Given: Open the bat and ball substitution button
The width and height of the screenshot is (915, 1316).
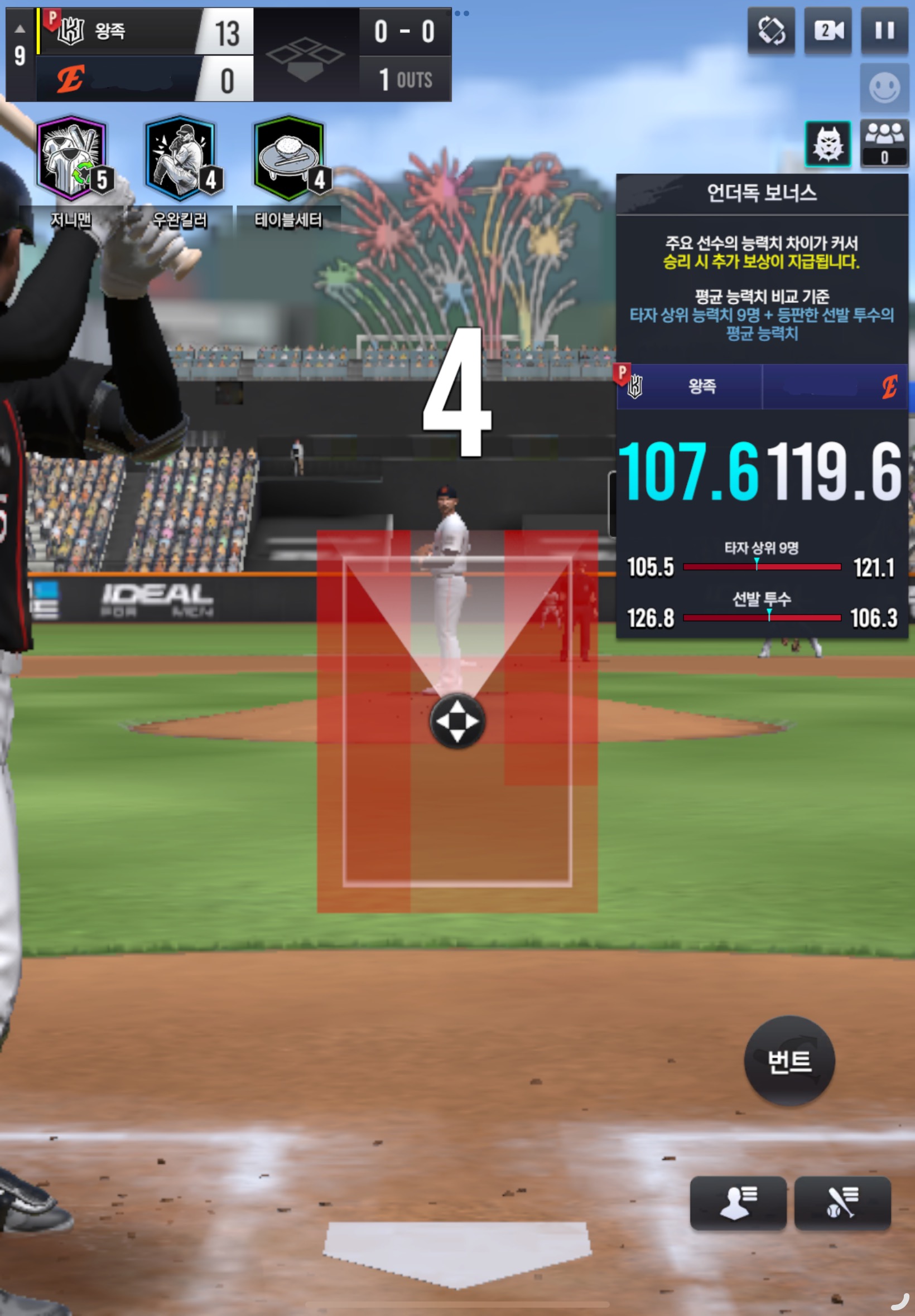Looking at the screenshot, I should coord(842,1202).
